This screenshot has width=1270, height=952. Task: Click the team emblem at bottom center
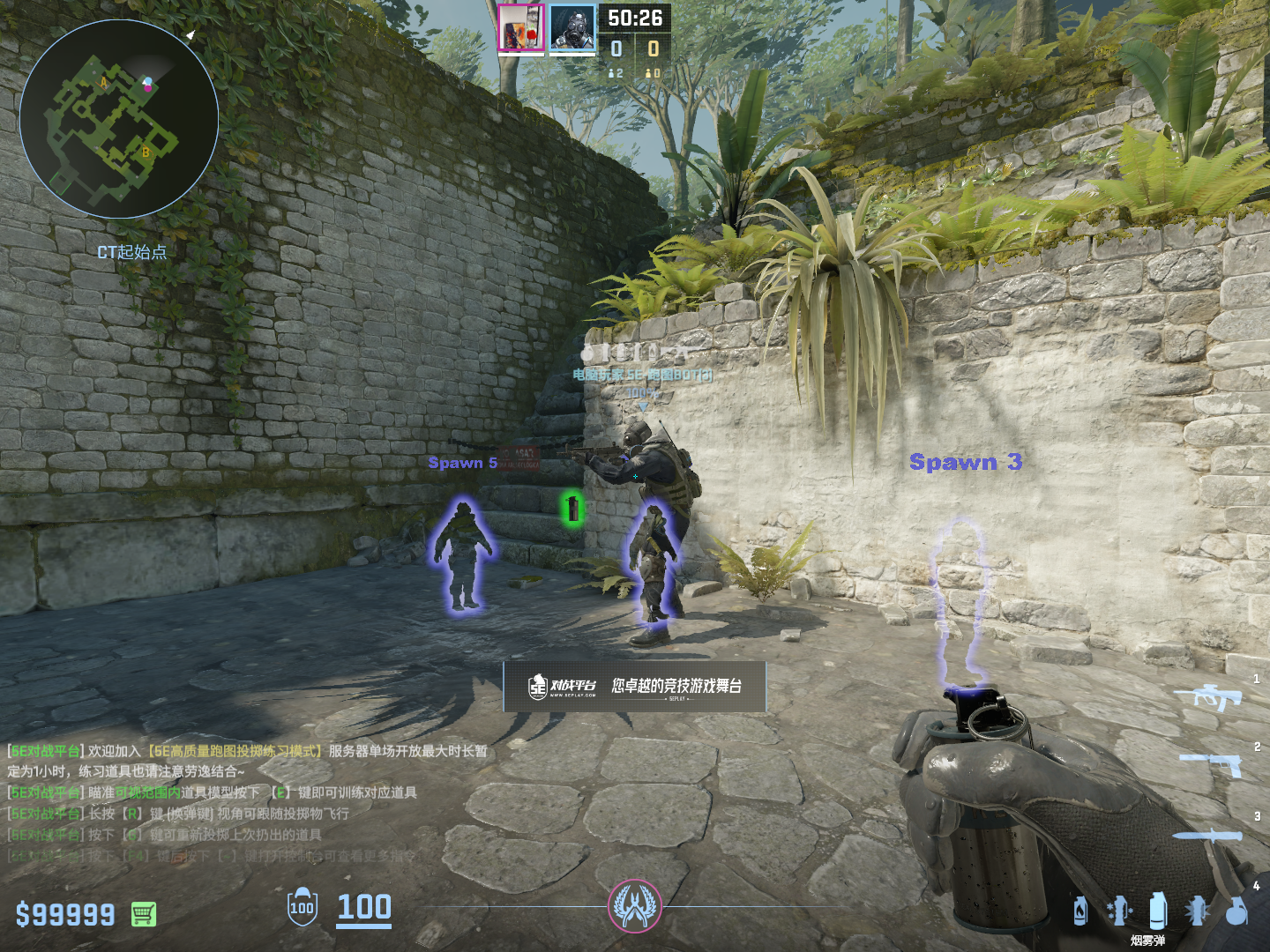click(634, 906)
